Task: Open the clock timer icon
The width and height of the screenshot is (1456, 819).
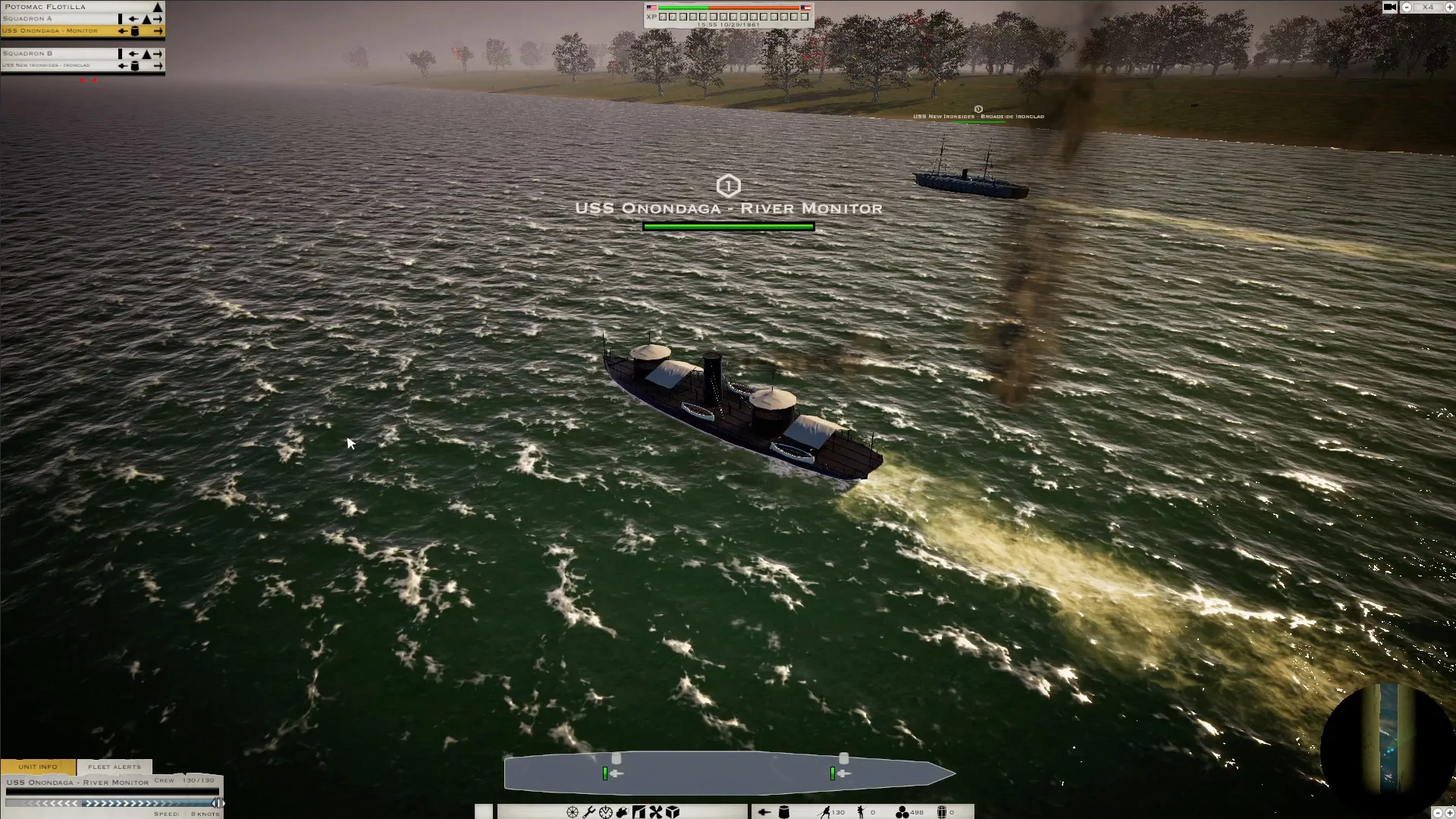Action: [606, 811]
